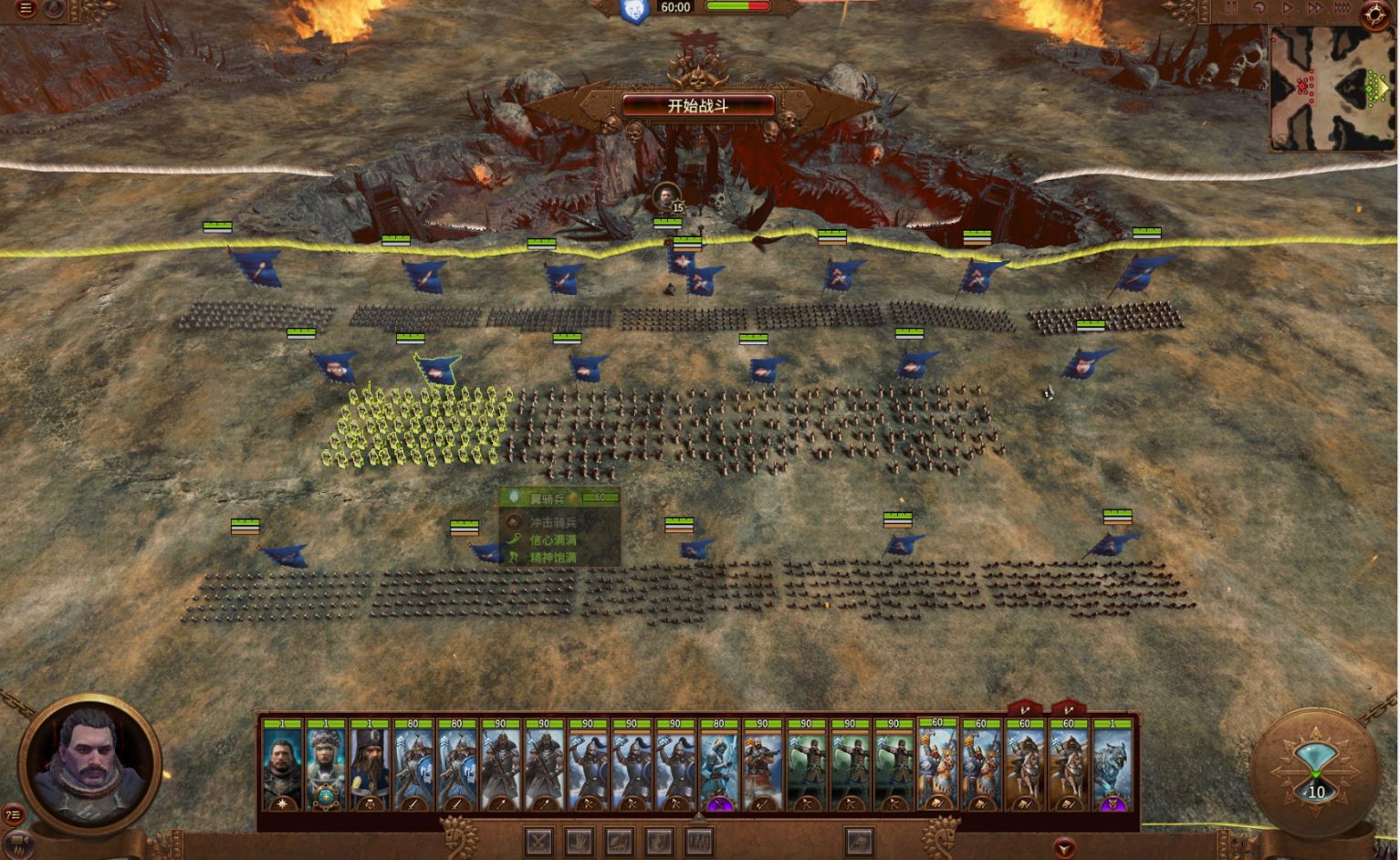Click the 开始战斗 start battle button
This screenshot has width=1400, height=860.
tap(698, 105)
